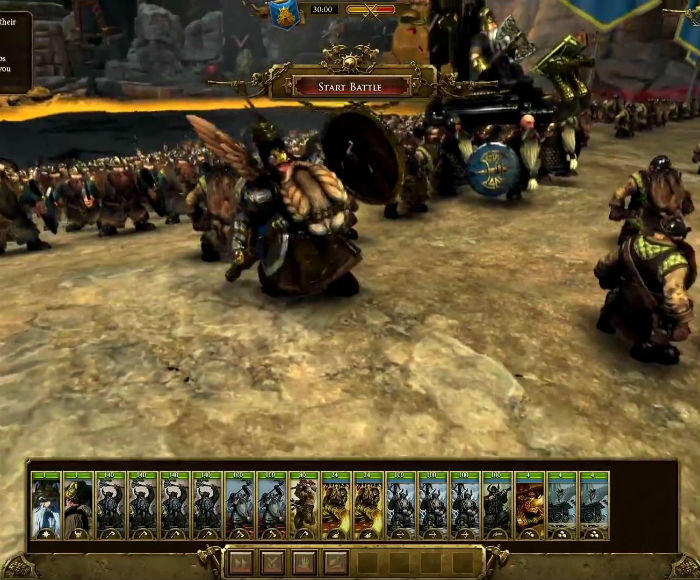This screenshot has width=700, height=580.
Task: Toggle the double-arrow run order button
Action: [x=241, y=563]
